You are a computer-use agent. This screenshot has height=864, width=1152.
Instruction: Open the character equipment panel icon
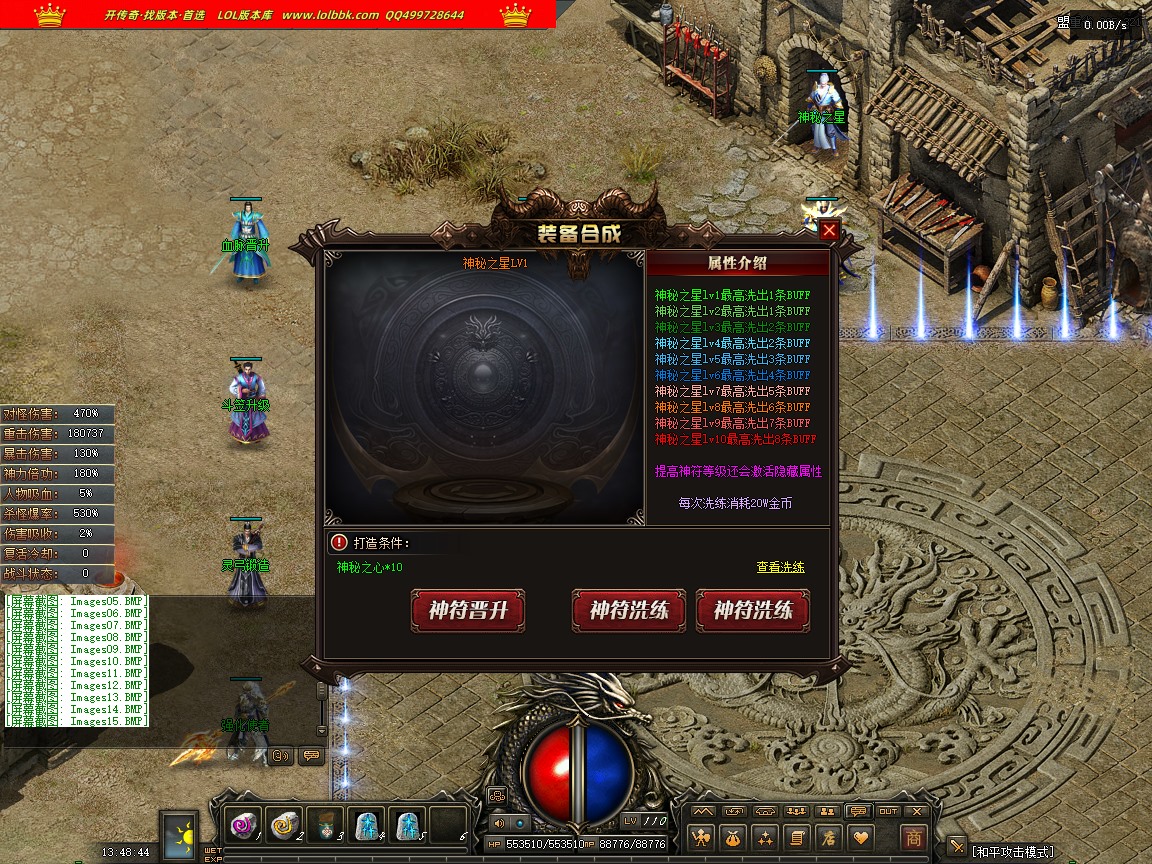[x=704, y=837]
